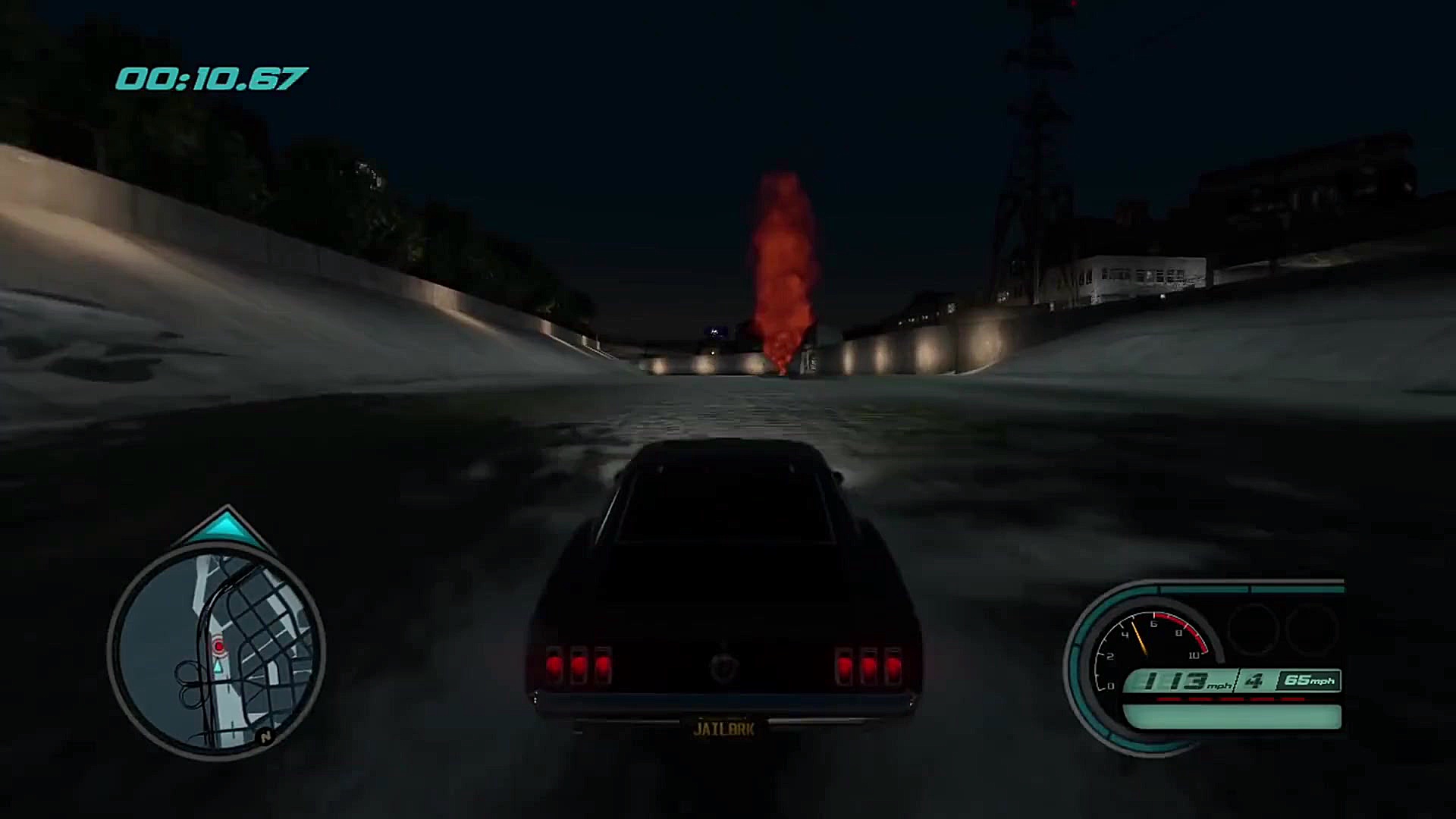This screenshot has height=819, width=1456.
Task: Click the green 65mph speed limit box
Action: pyautogui.click(x=1309, y=680)
